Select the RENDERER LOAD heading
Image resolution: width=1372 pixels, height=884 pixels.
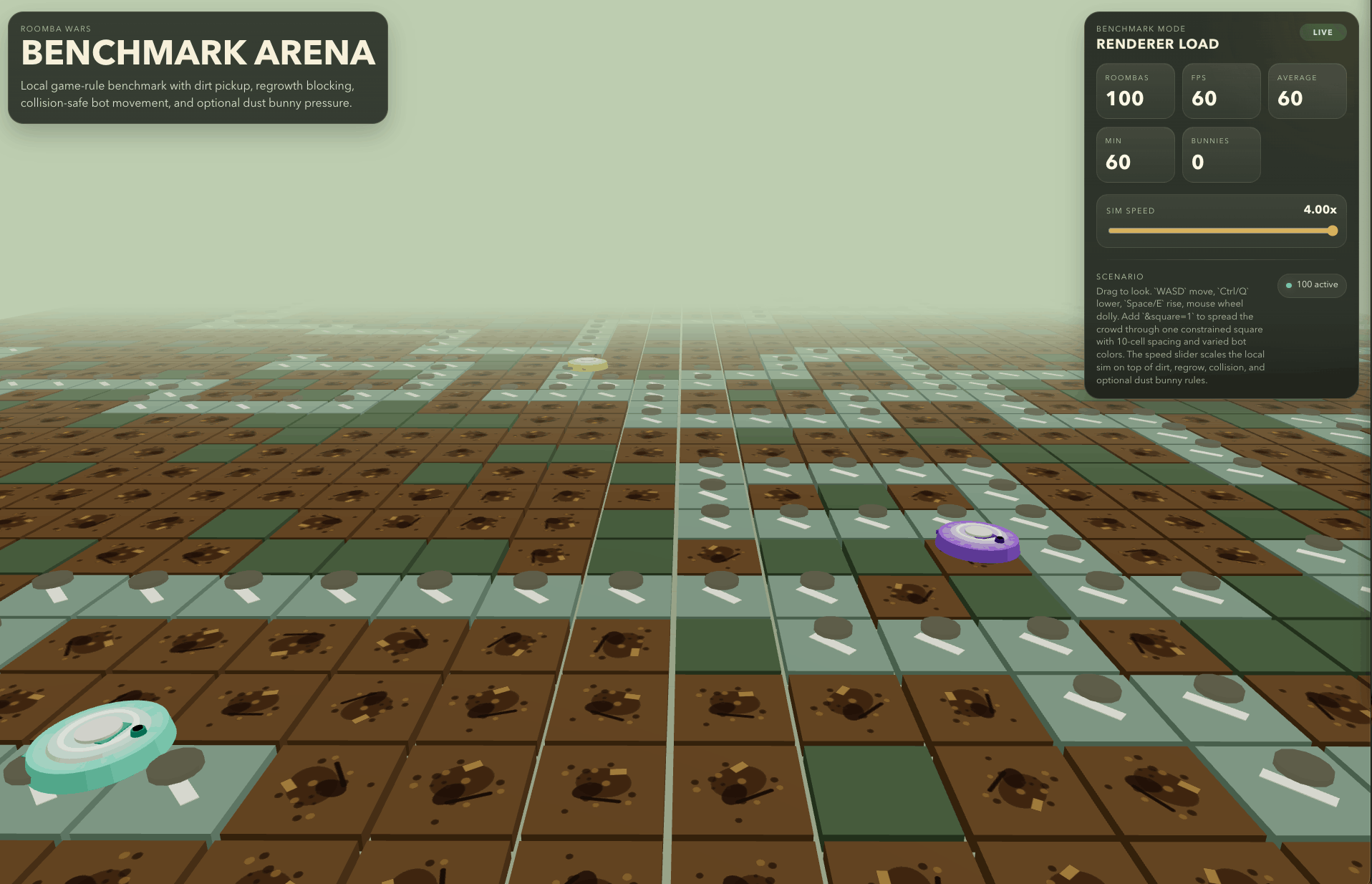[x=1157, y=44]
